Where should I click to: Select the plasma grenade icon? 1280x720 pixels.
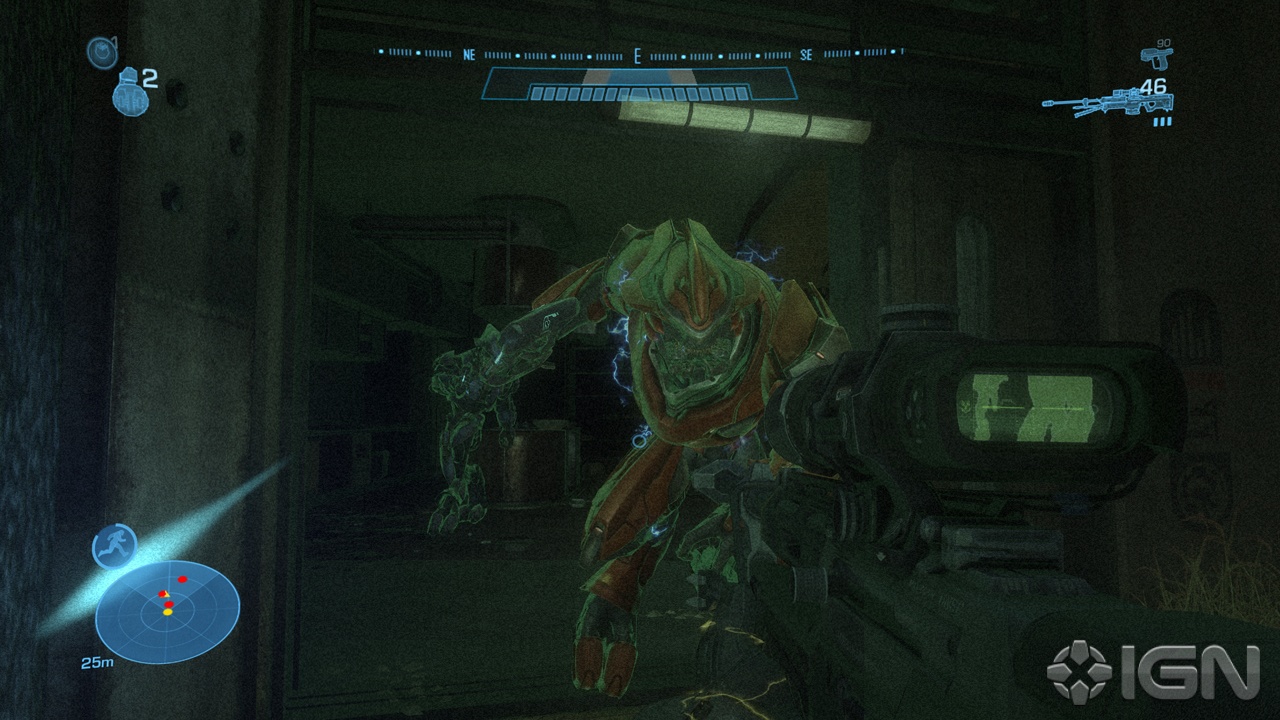[x=101, y=52]
